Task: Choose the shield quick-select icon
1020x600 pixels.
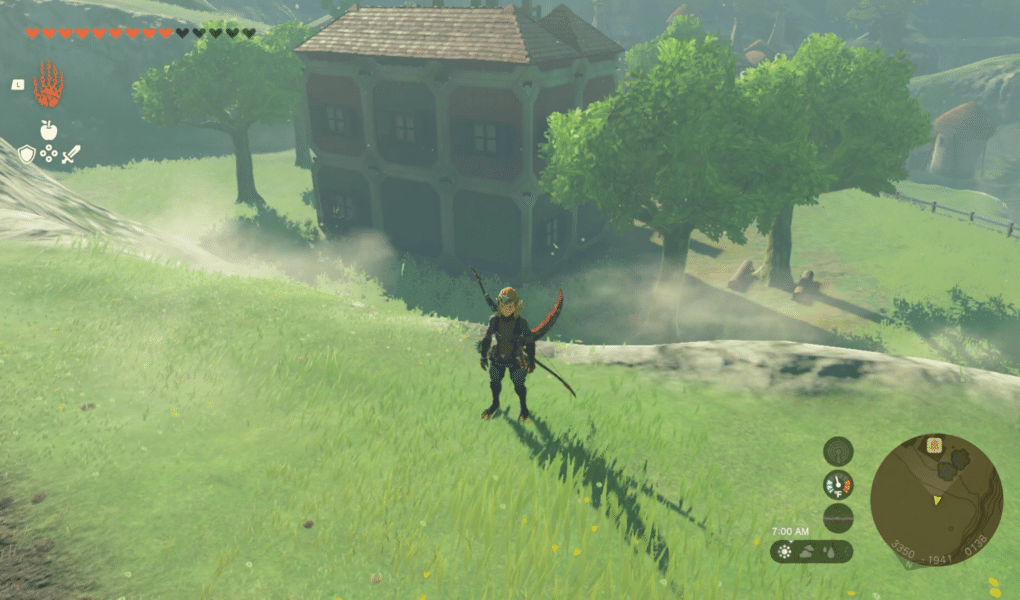Action: tap(26, 154)
